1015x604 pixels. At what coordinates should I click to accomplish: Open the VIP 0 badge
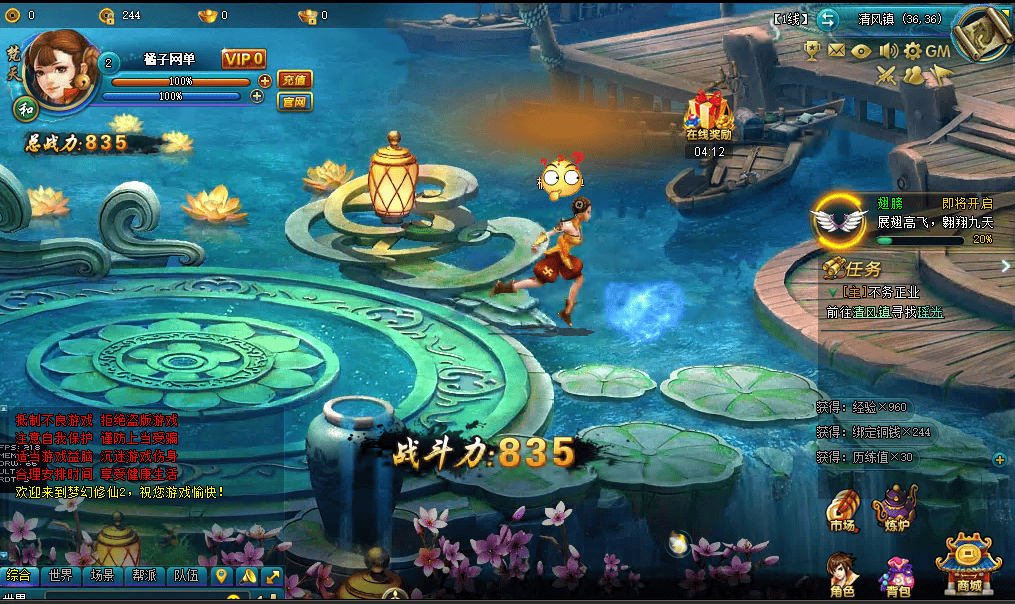[x=244, y=59]
